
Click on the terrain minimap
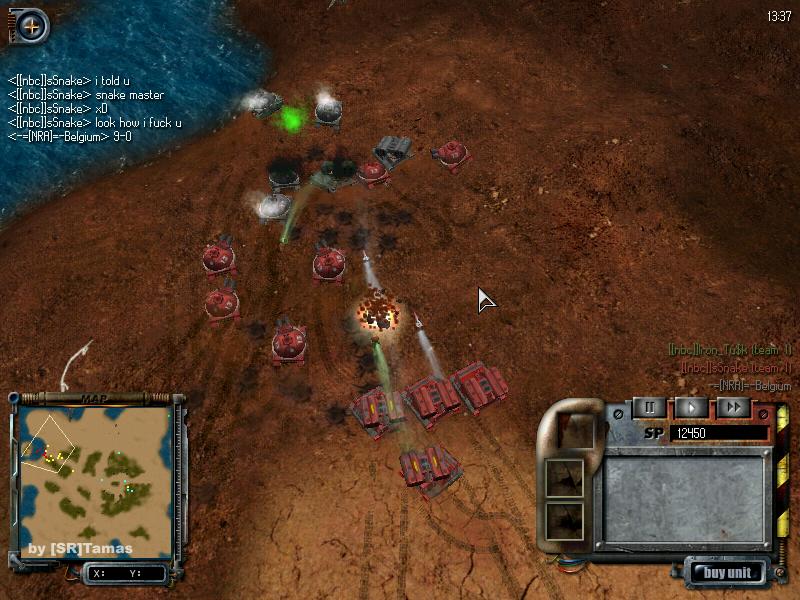tap(97, 480)
